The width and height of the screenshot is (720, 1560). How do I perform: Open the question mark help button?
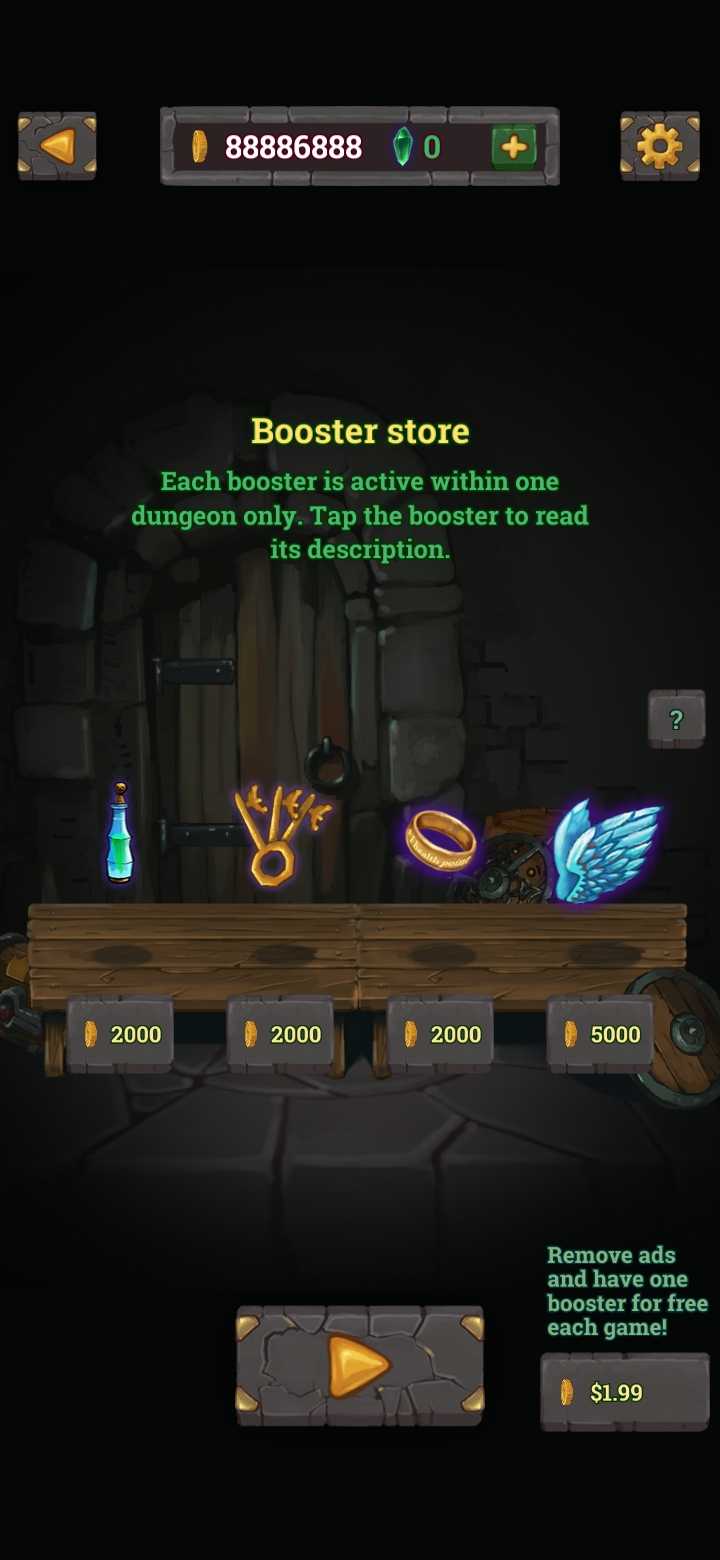[x=676, y=718]
